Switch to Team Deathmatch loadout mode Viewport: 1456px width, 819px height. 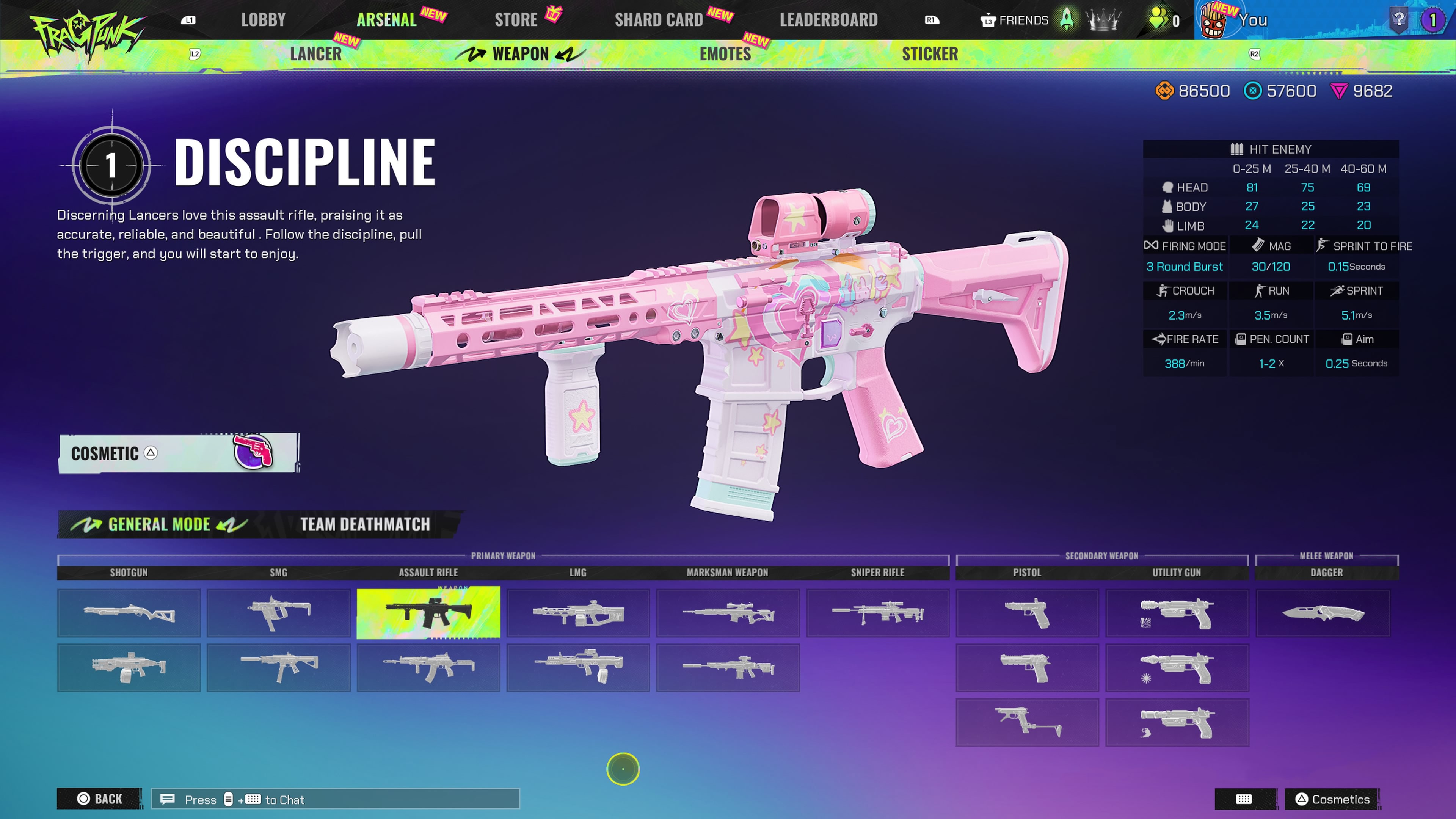(365, 524)
